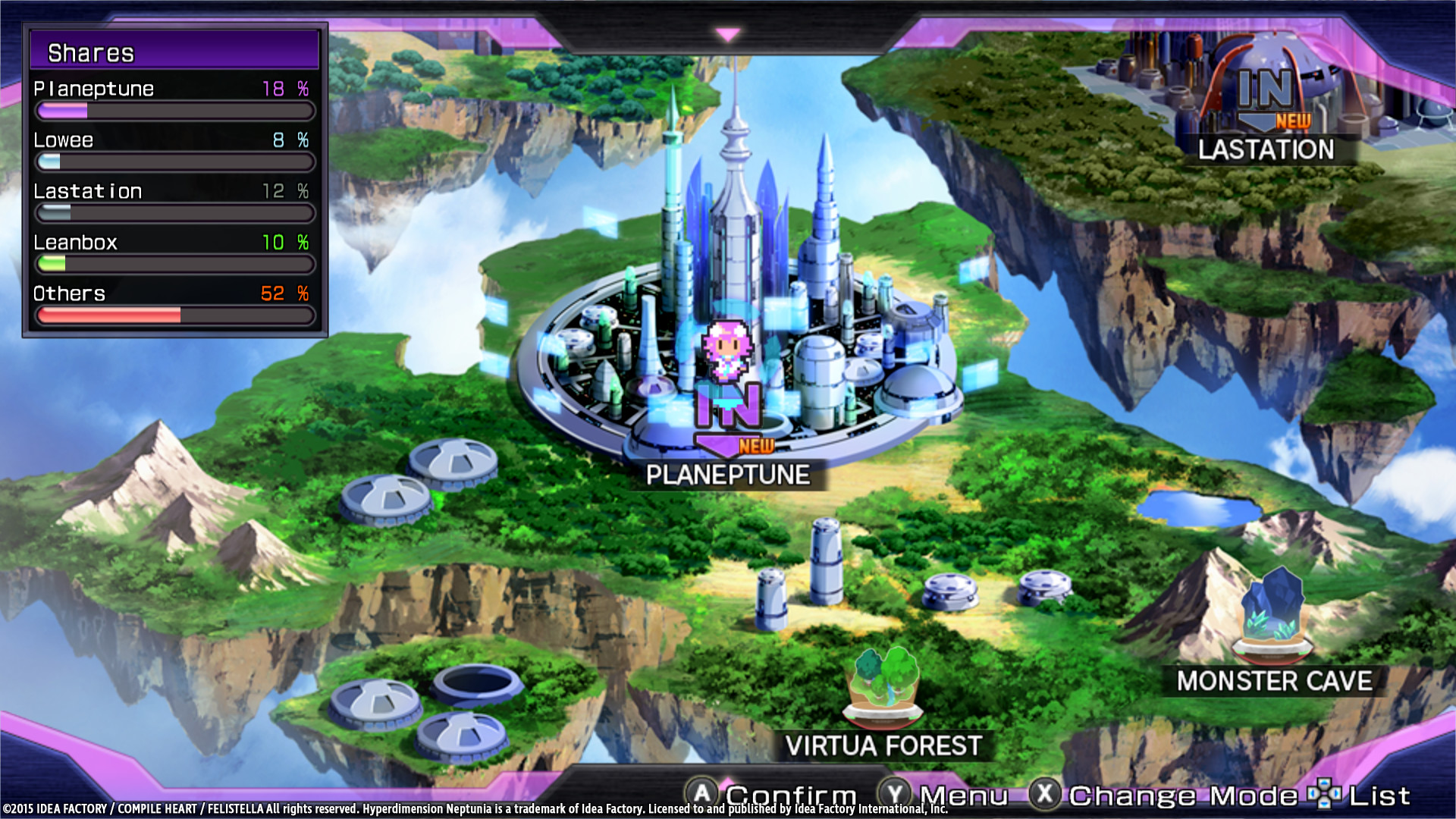Click the Planeptune location name label
The image size is (1456, 819).
[730, 474]
